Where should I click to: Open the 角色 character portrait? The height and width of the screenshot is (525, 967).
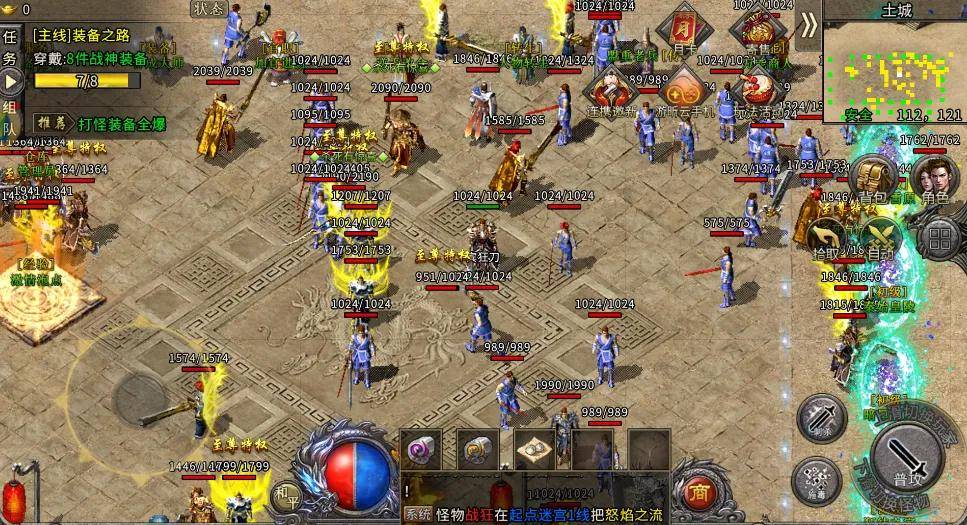(x=935, y=177)
